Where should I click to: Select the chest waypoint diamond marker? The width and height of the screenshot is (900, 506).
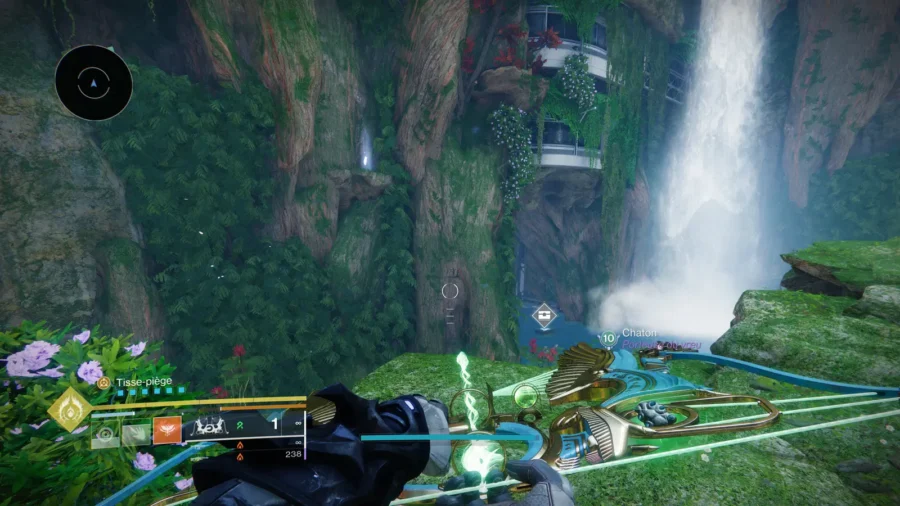coord(544,317)
